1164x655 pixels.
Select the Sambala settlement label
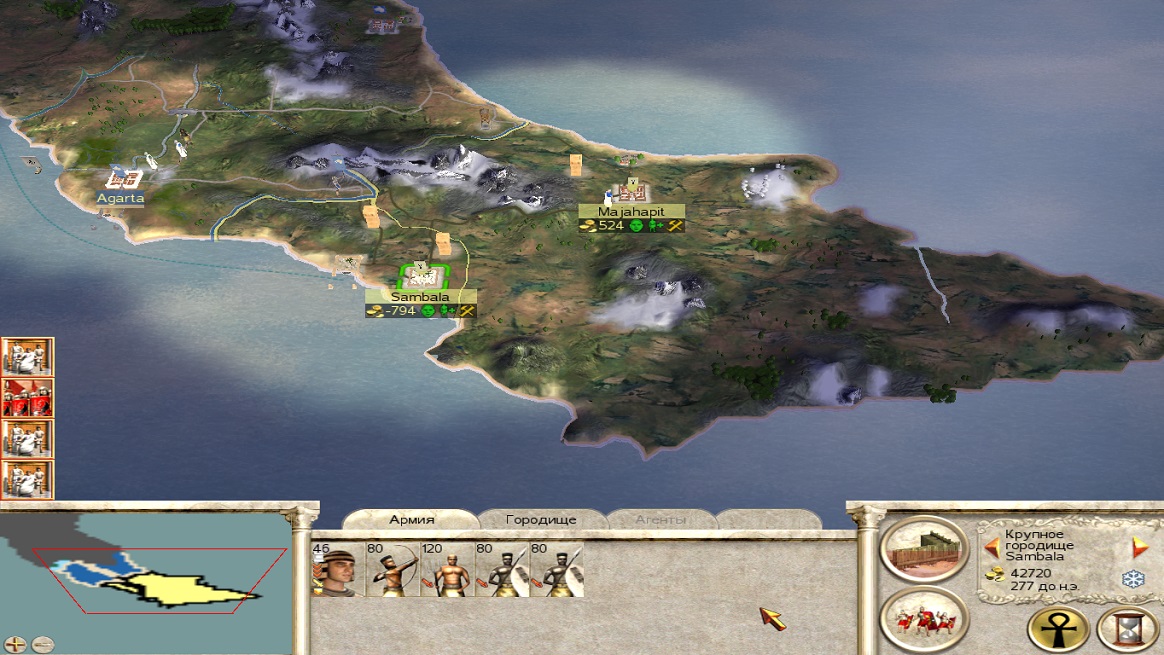click(420, 297)
